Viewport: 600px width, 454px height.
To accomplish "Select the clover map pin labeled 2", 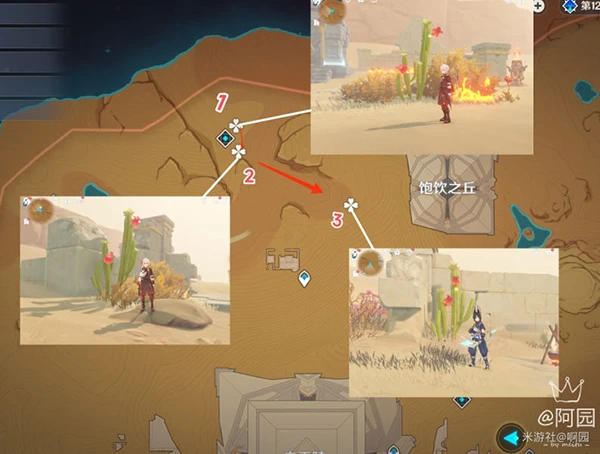I will tap(239, 152).
